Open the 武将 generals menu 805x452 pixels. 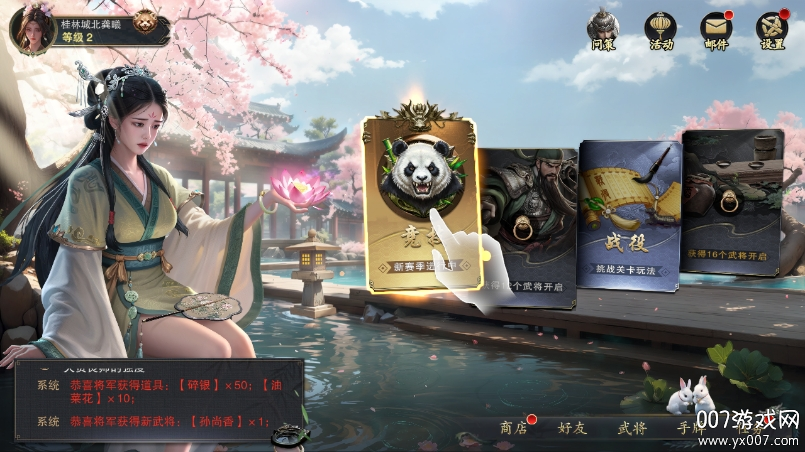point(631,428)
